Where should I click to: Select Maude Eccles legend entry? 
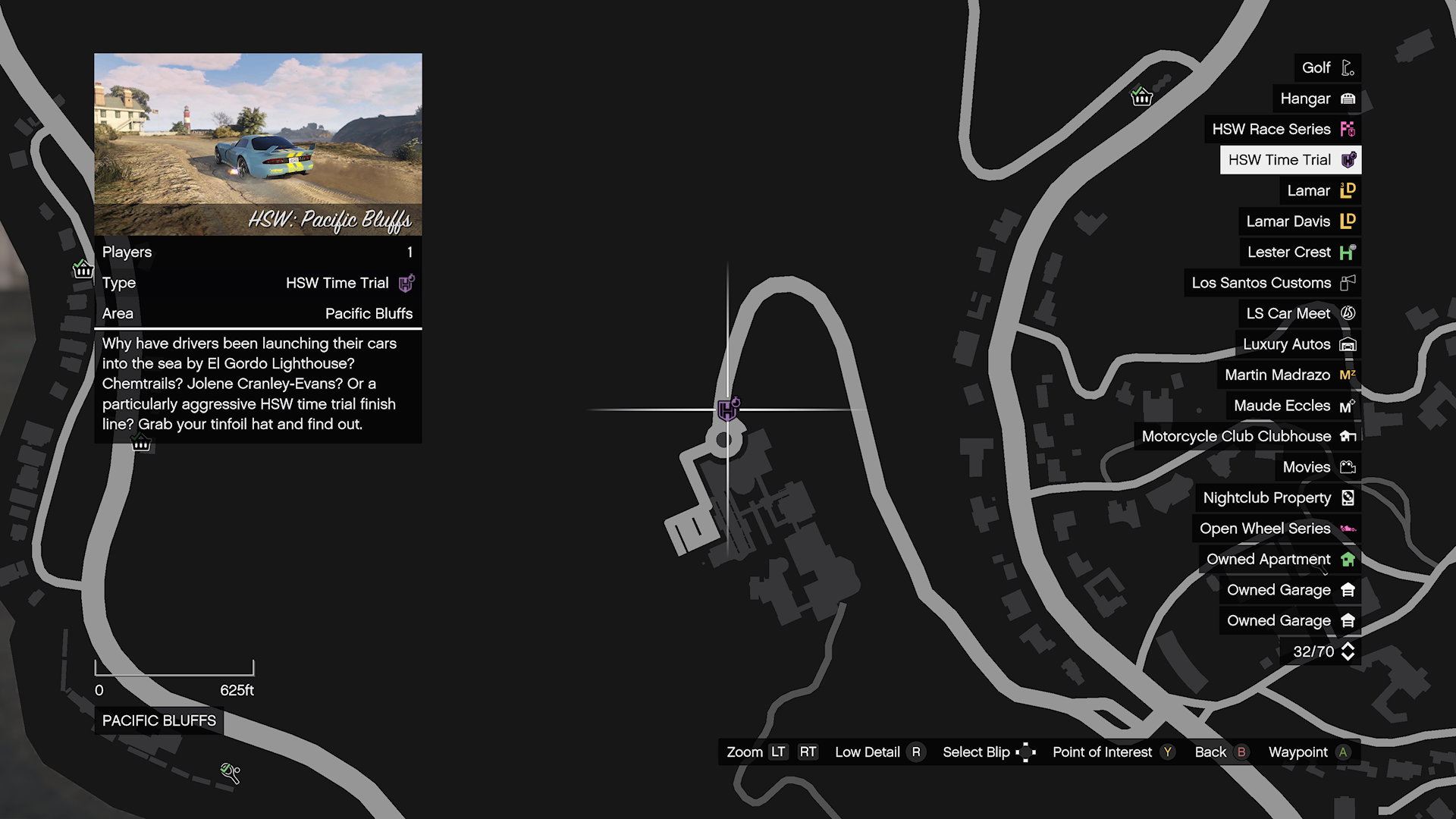click(x=1293, y=406)
